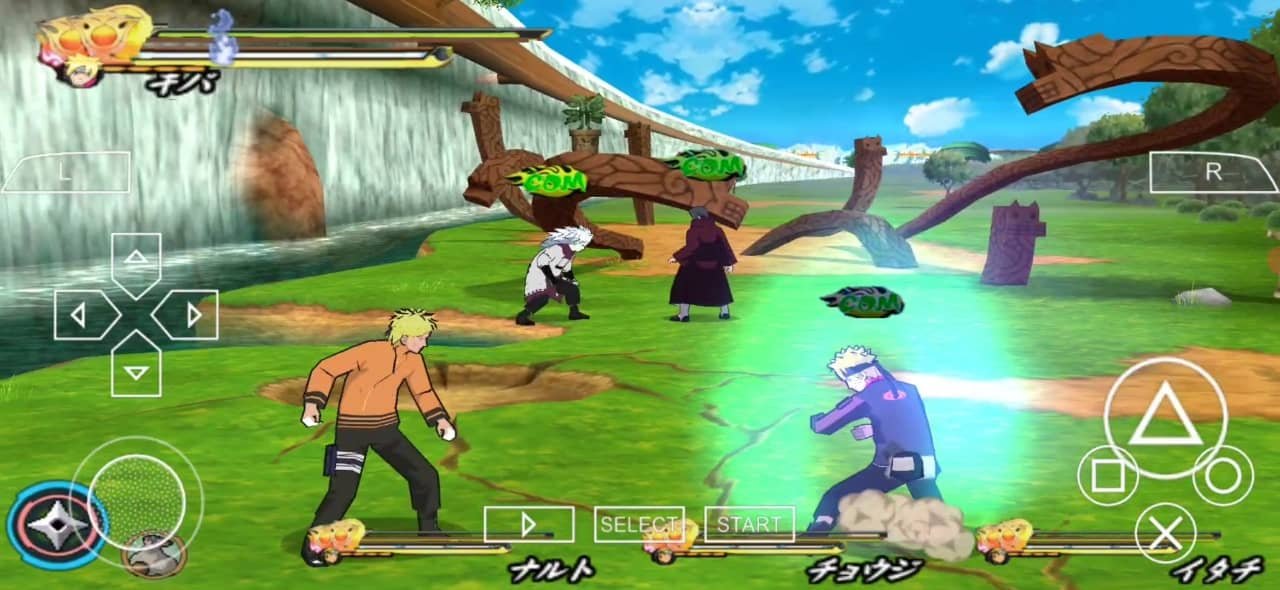
Task: Tap the L shoulder button
Action: pos(66,172)
